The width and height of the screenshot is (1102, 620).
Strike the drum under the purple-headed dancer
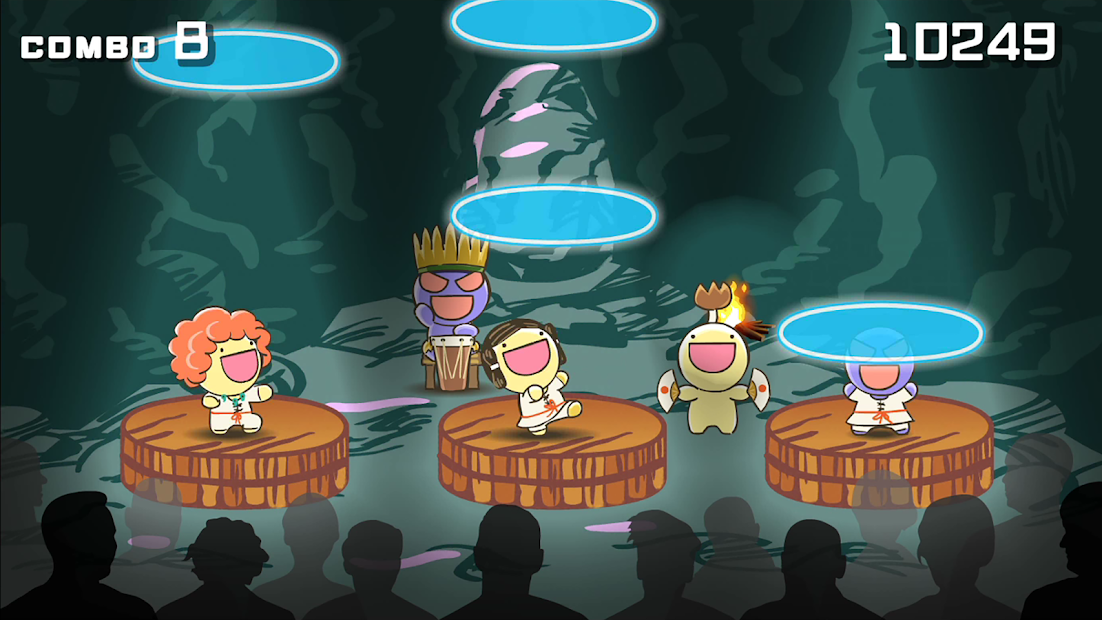(879, 452)
